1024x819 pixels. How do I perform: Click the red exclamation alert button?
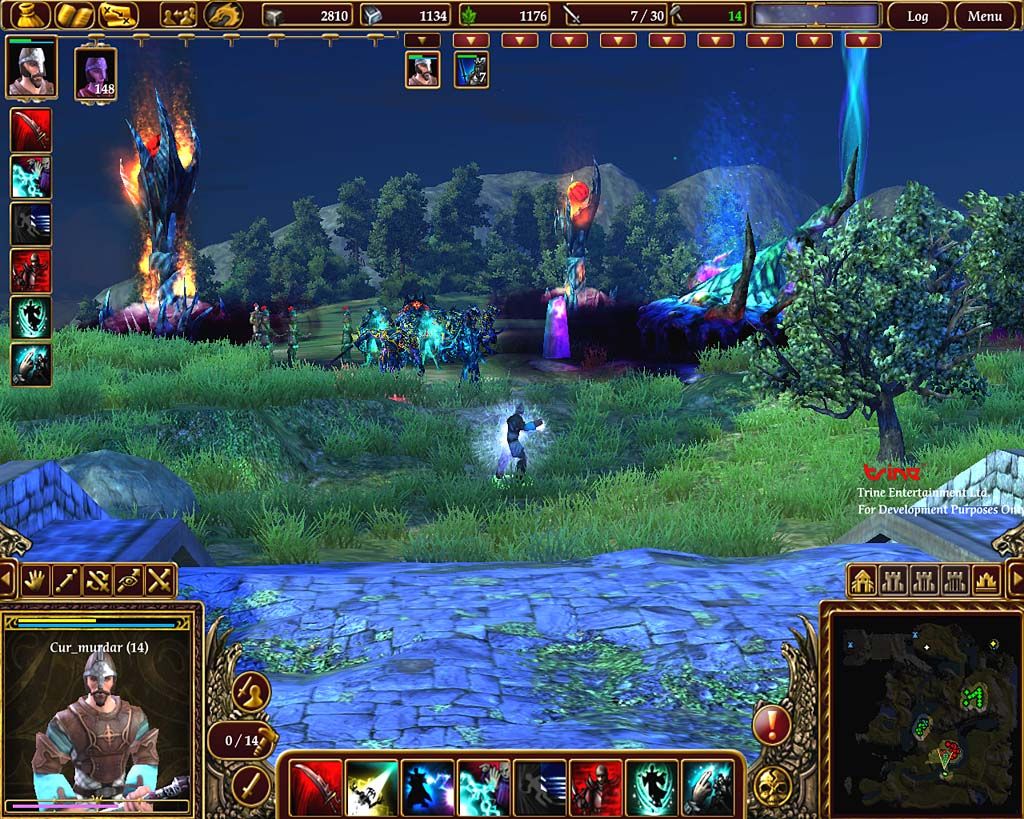(x=771, y=724)
